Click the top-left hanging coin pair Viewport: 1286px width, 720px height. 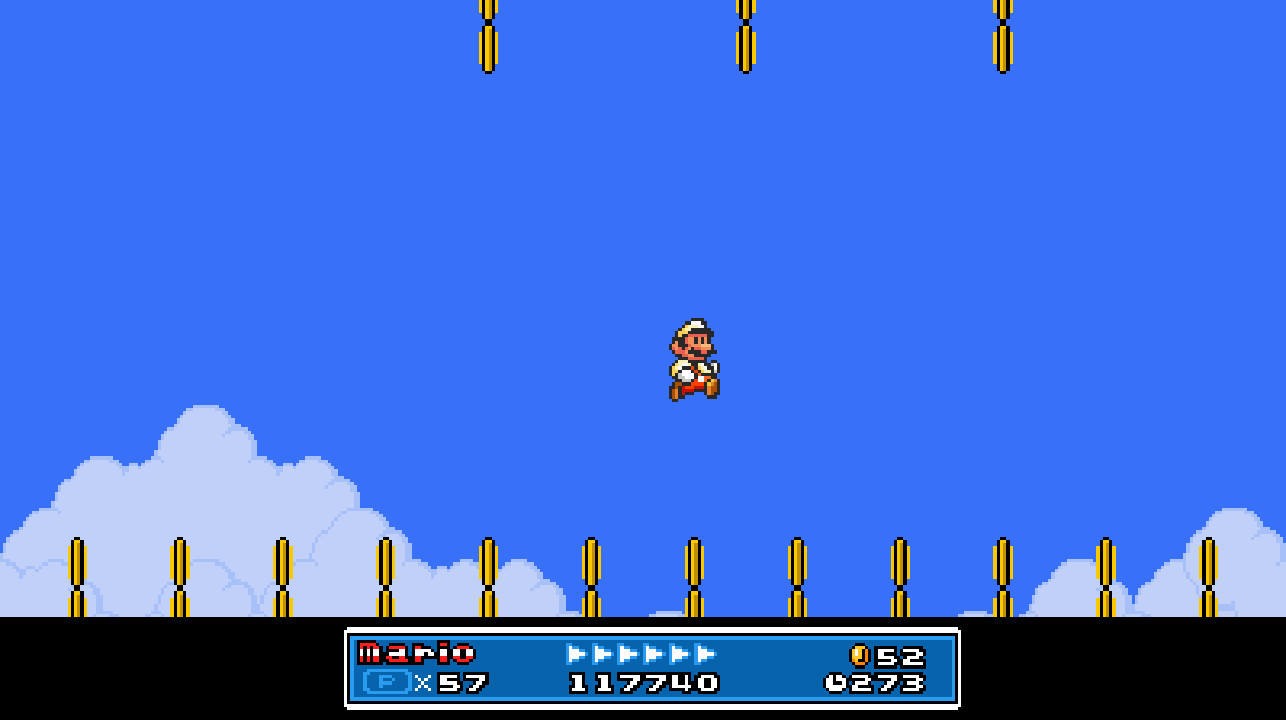pyautogui.click(x=487, y=35)
